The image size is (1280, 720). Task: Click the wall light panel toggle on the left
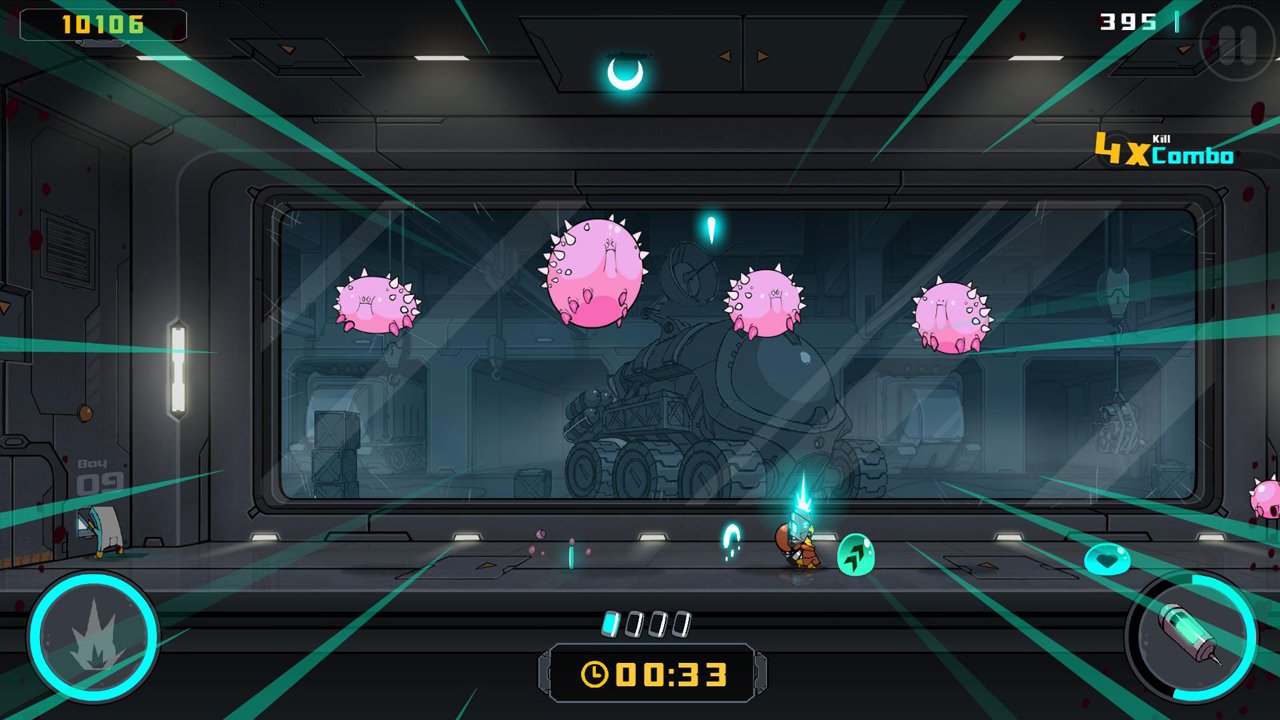[x=176, y=370]
